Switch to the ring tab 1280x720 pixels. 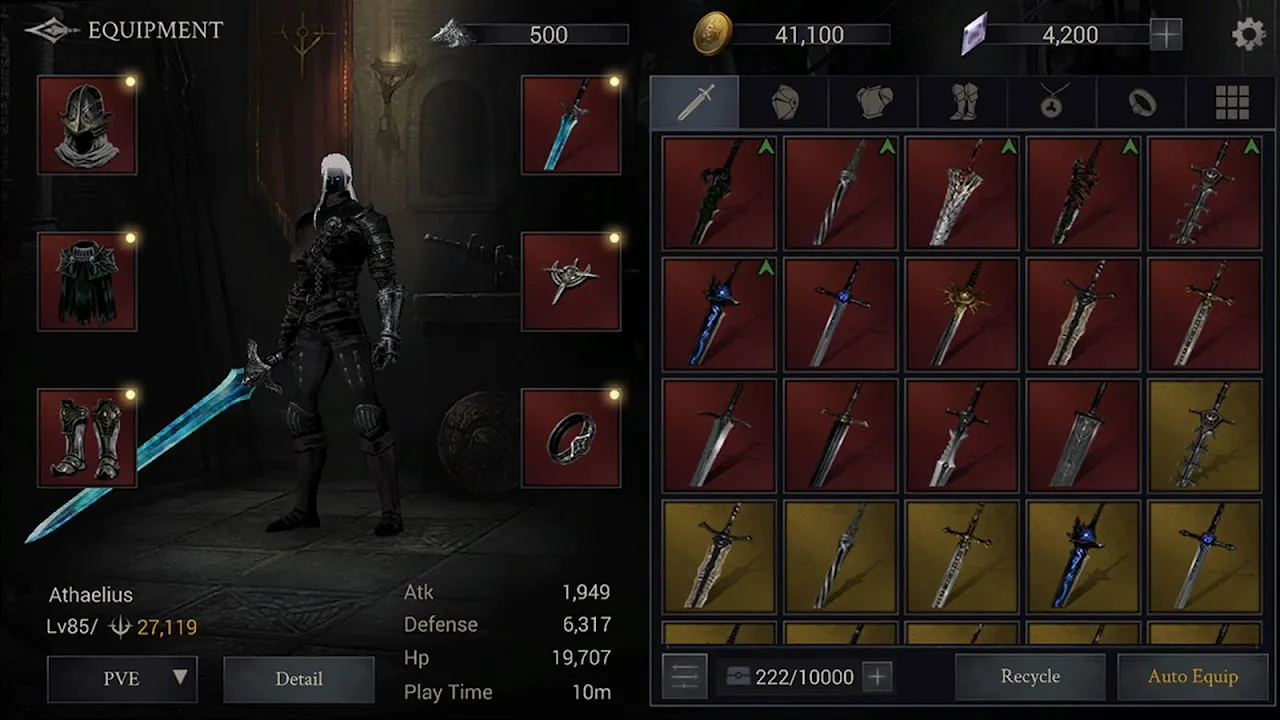(1141, 100)
